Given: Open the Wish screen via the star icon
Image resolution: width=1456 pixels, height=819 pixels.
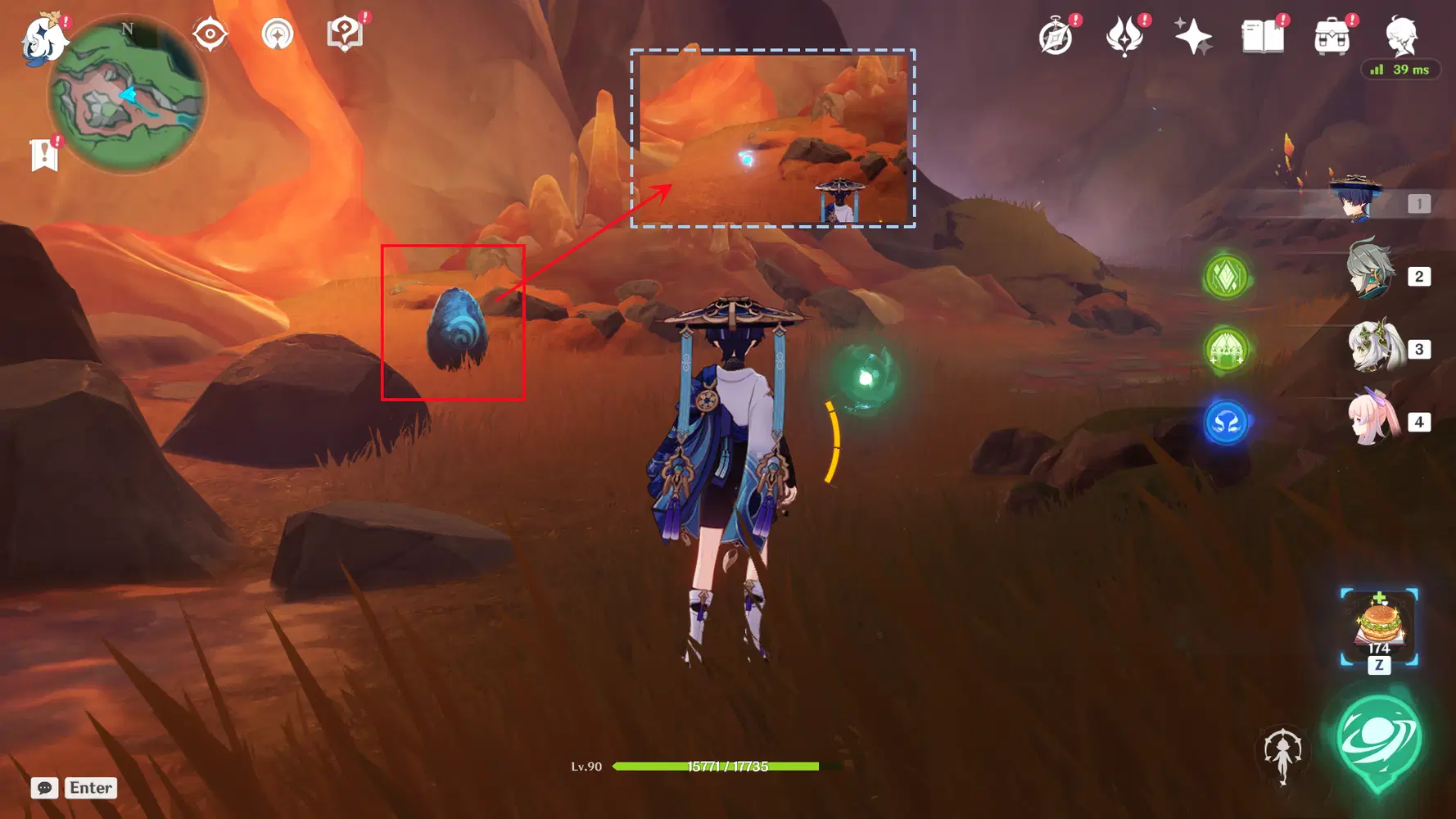Looking at the screenshot, I should pos(1195,34).
